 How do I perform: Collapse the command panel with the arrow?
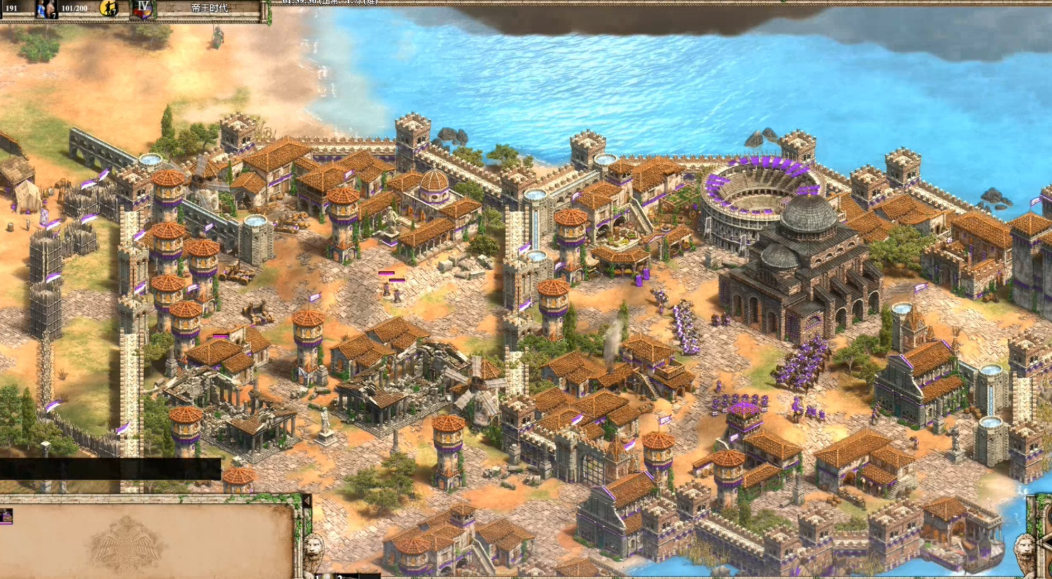[x=306, y=500]
